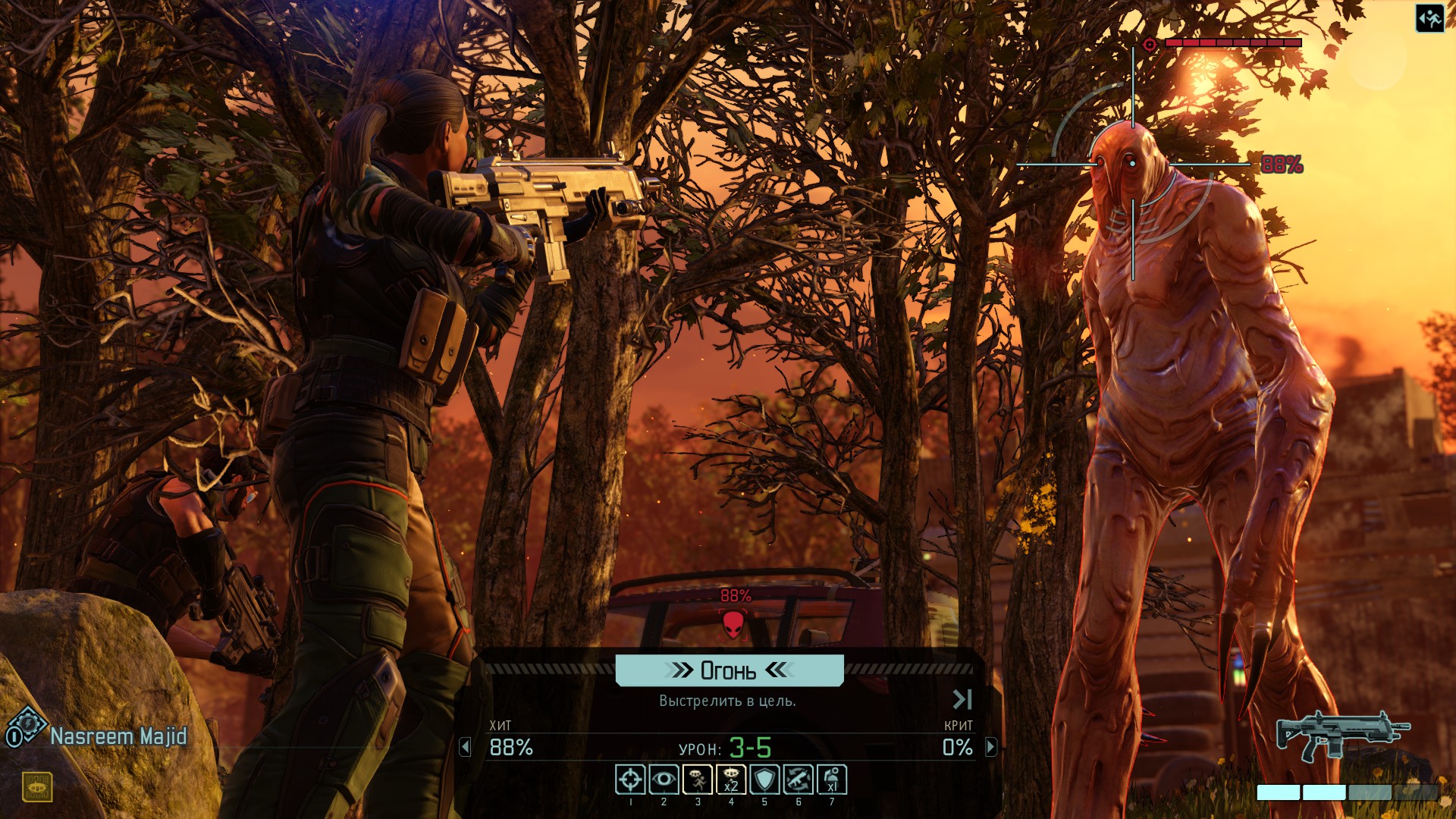Select the x2 gremlin ability
1456x819 pixels.
731,780
